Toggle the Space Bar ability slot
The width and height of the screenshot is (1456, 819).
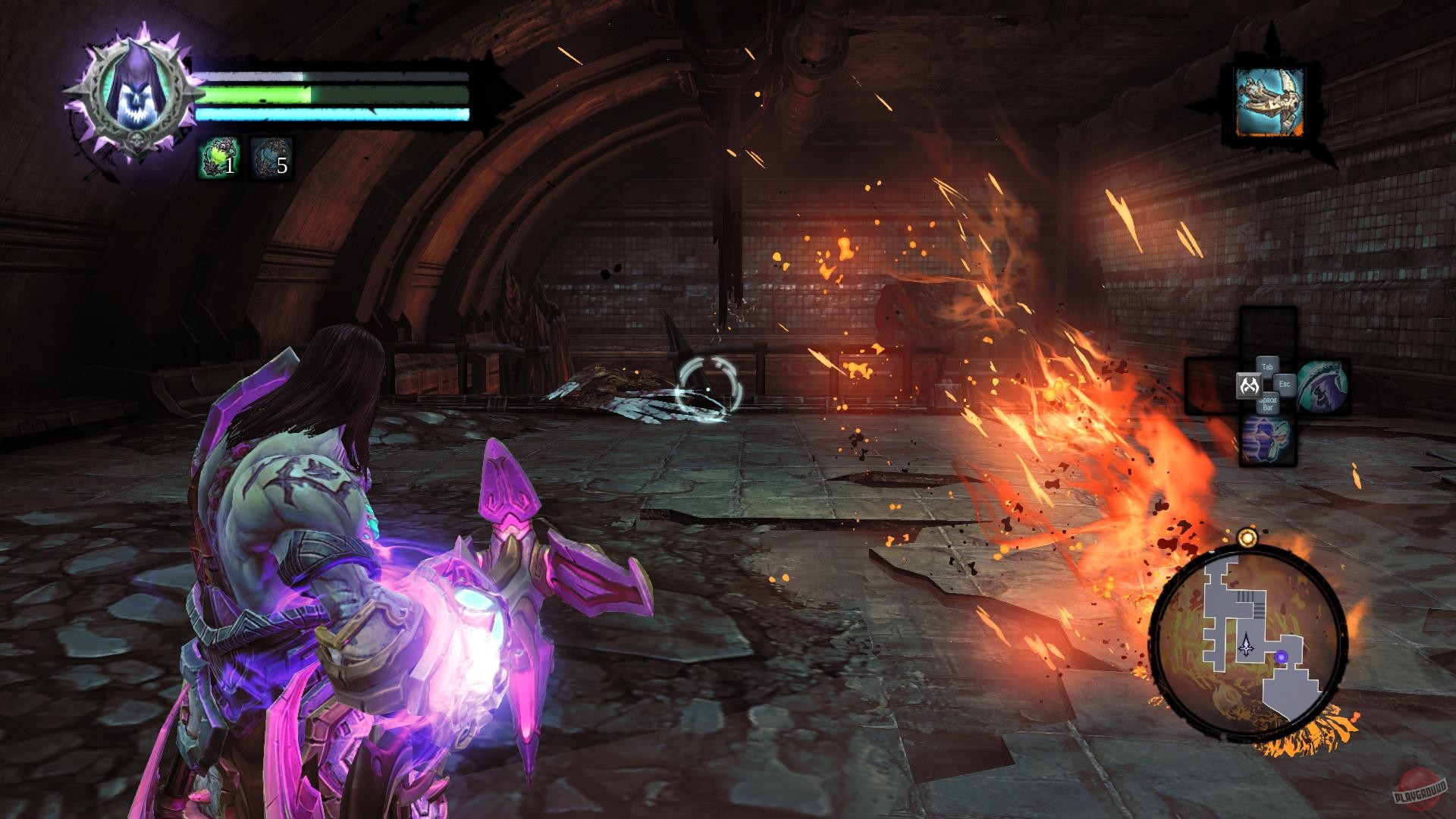click(1267, 404)
